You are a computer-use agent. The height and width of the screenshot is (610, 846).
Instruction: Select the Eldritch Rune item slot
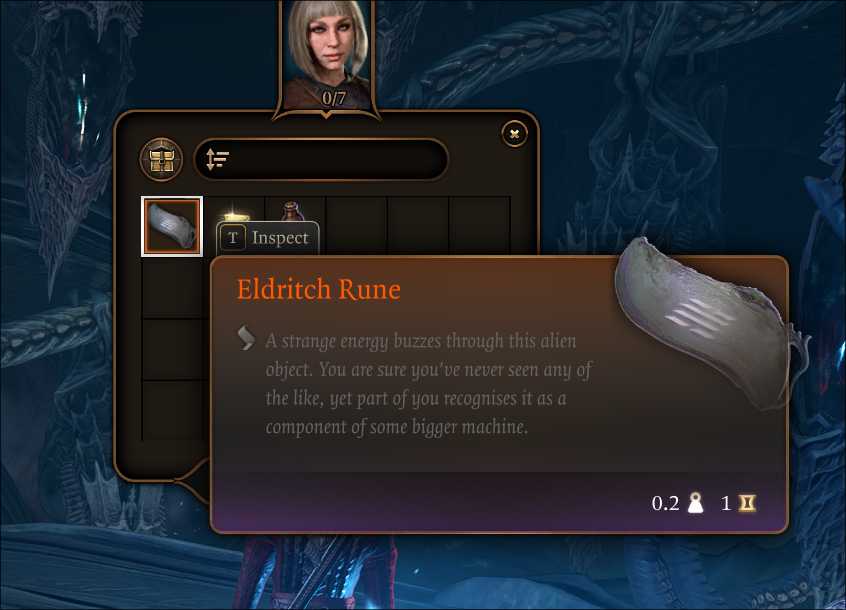(x=172, y=226)
